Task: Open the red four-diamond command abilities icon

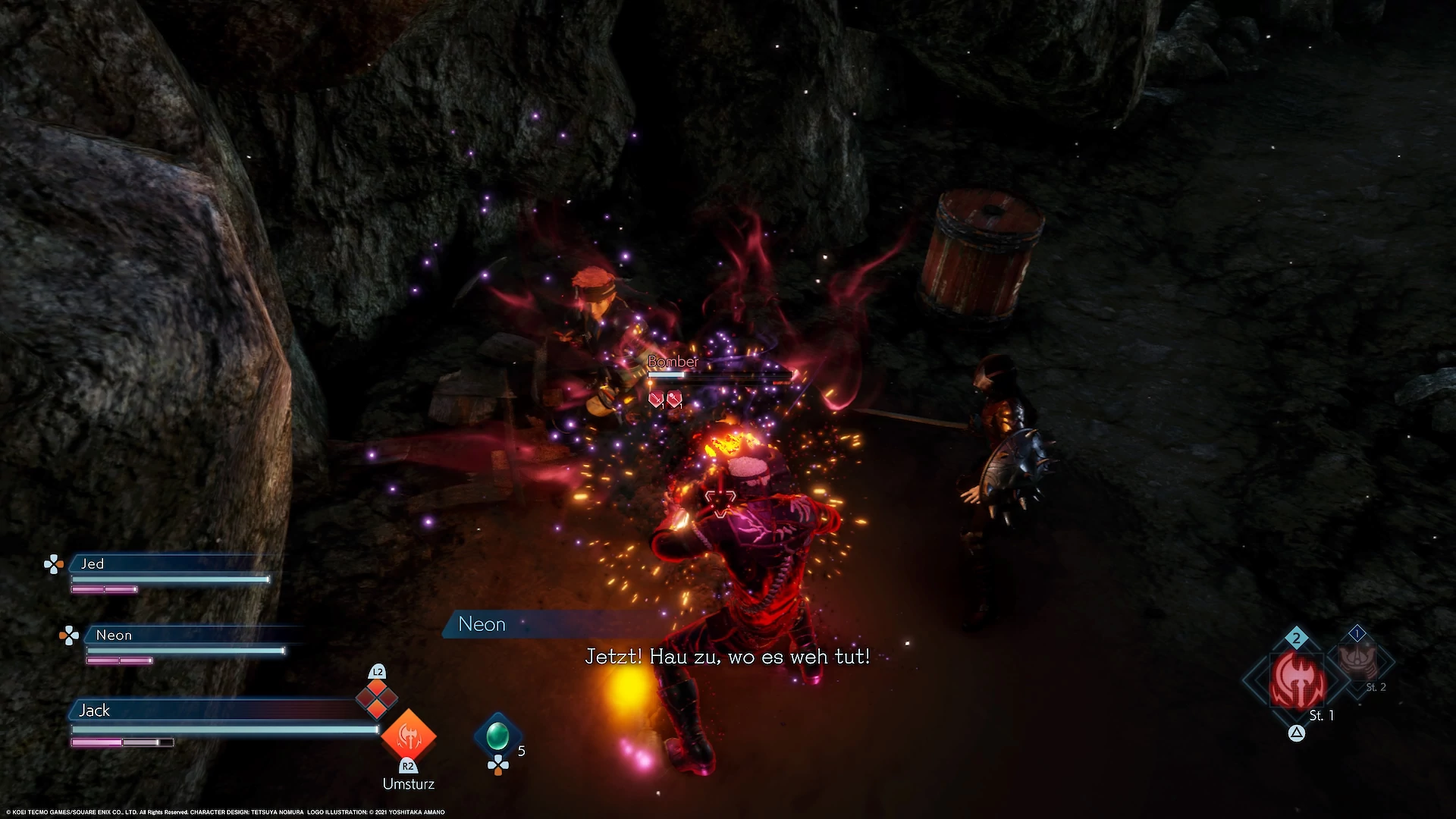Action: (x=377, y=699)
